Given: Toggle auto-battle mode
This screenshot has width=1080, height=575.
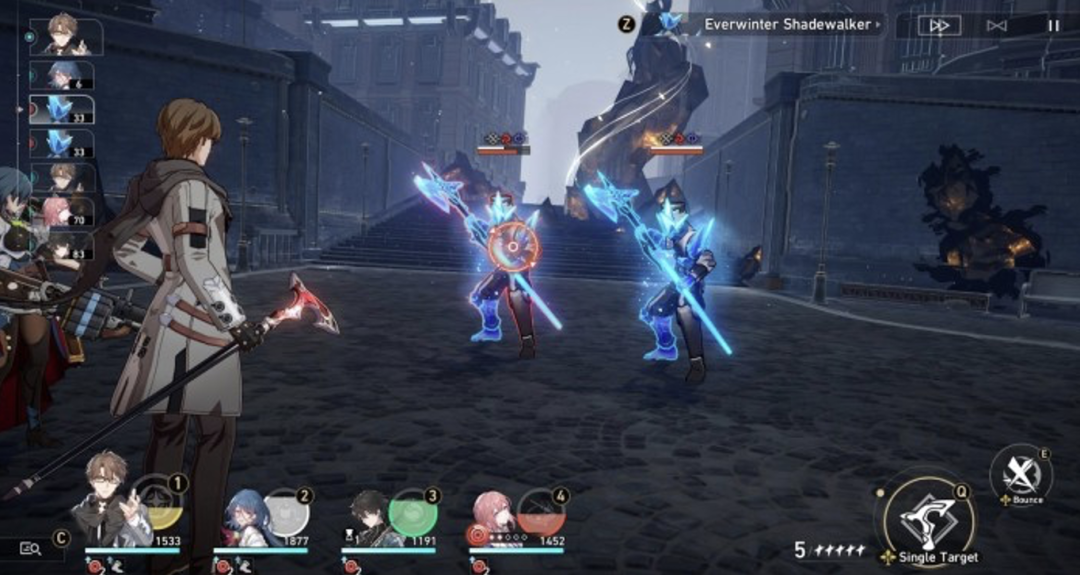Looking at the screenshot, I should point(996,25).
